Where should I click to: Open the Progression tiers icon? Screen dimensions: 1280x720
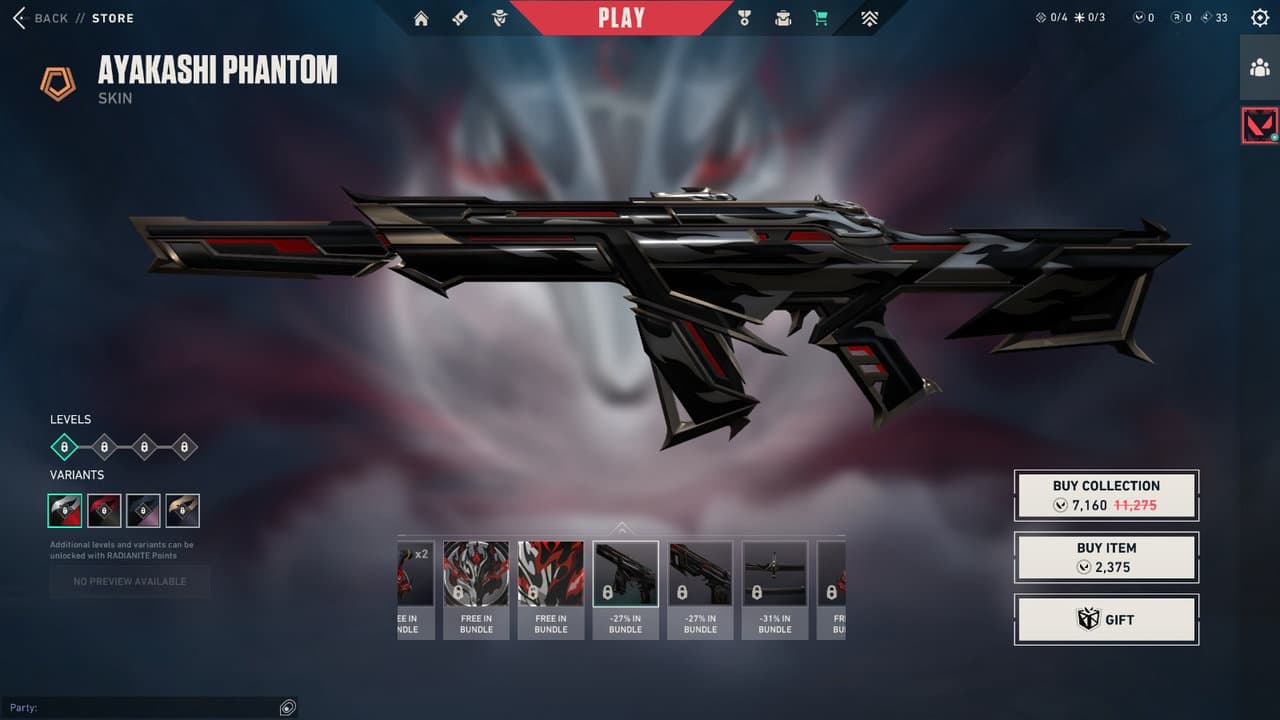(869, 18)
